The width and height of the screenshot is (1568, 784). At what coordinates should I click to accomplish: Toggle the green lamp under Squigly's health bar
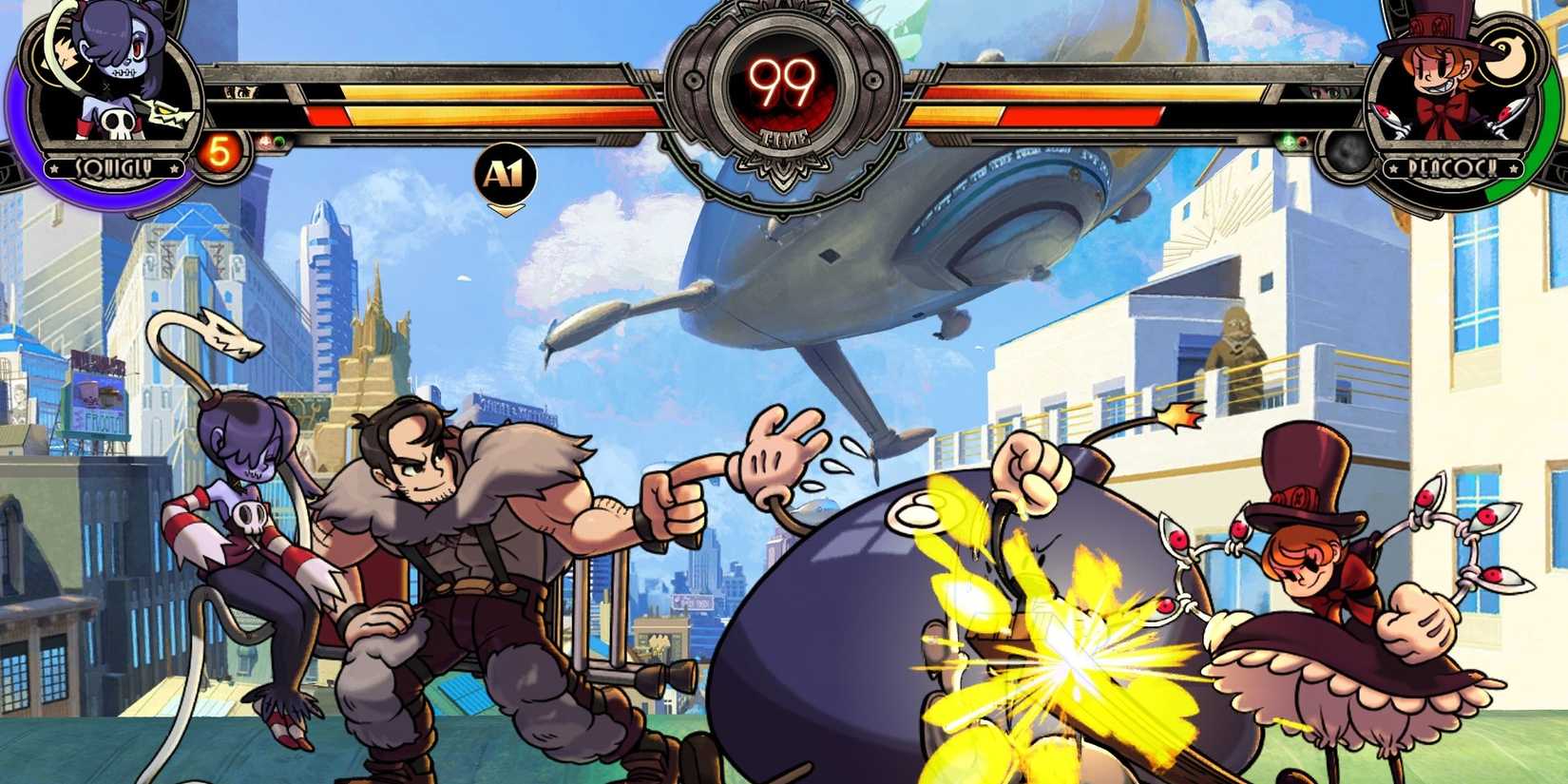coord(278,141)
